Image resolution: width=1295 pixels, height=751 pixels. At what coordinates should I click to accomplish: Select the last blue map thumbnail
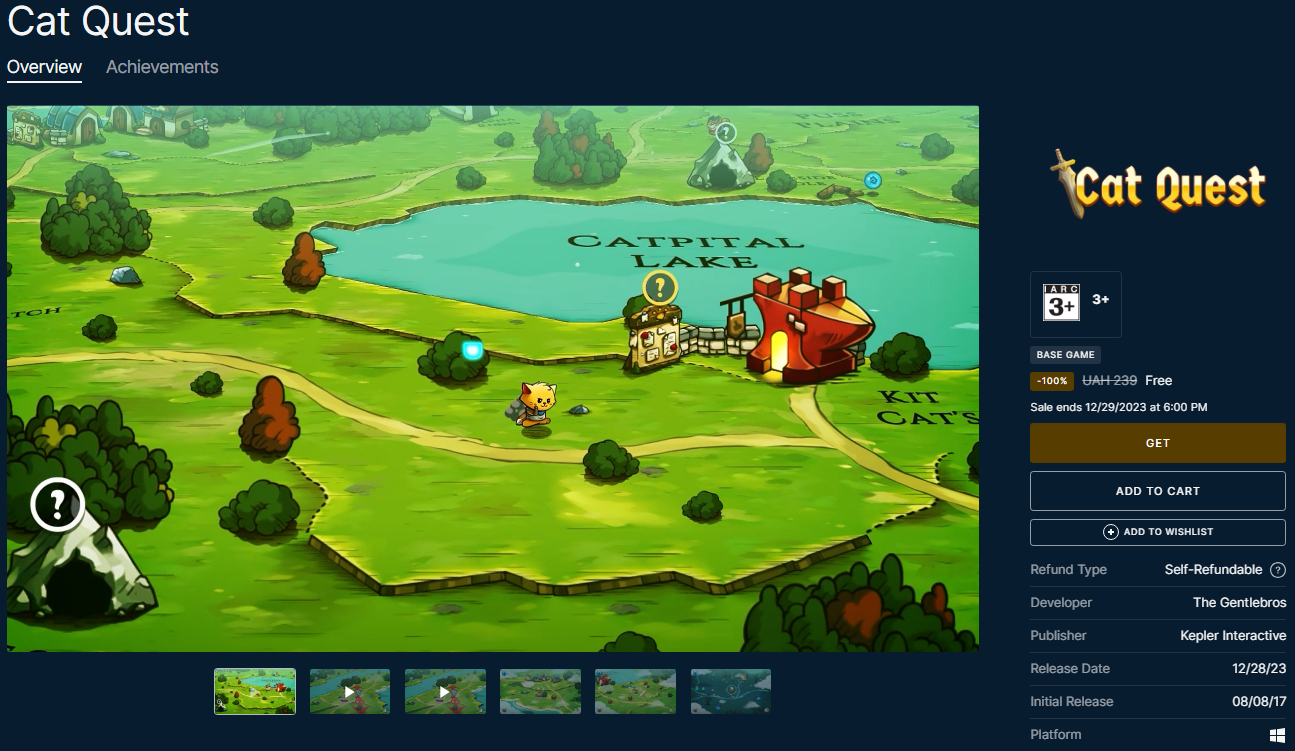pyautogui.click(x=730, y=691)
